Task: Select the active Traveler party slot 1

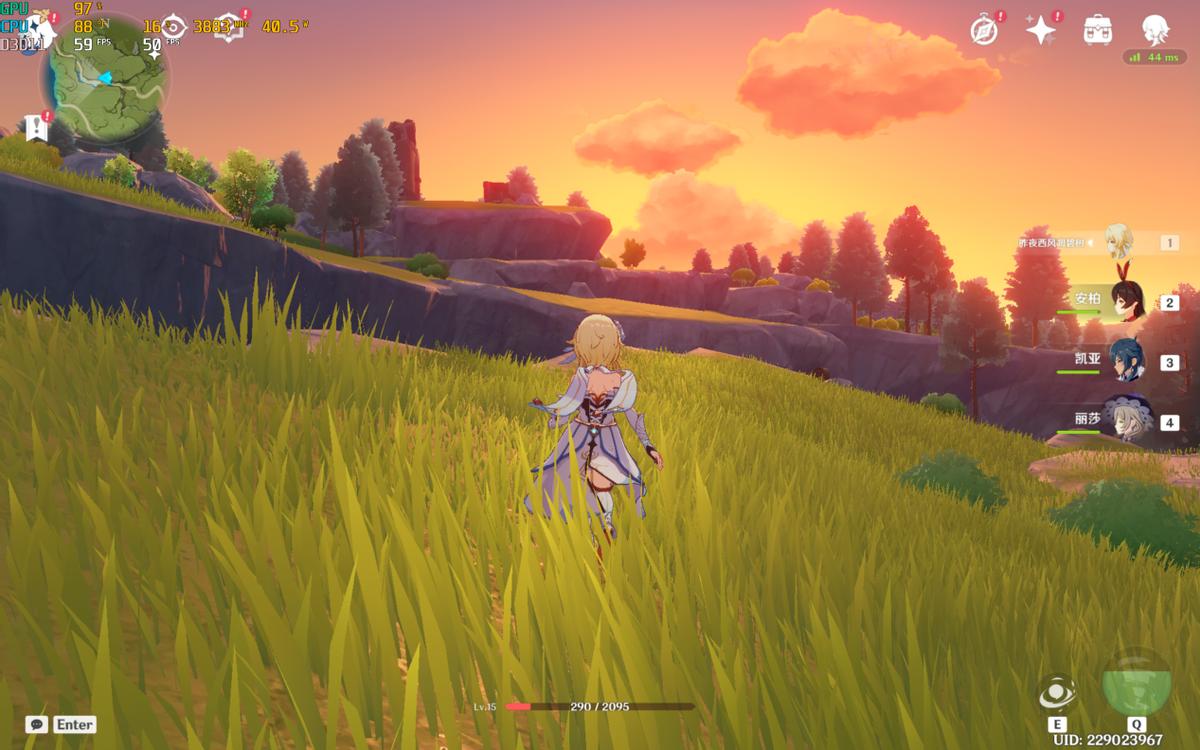Action: (x=1119, y=242)
